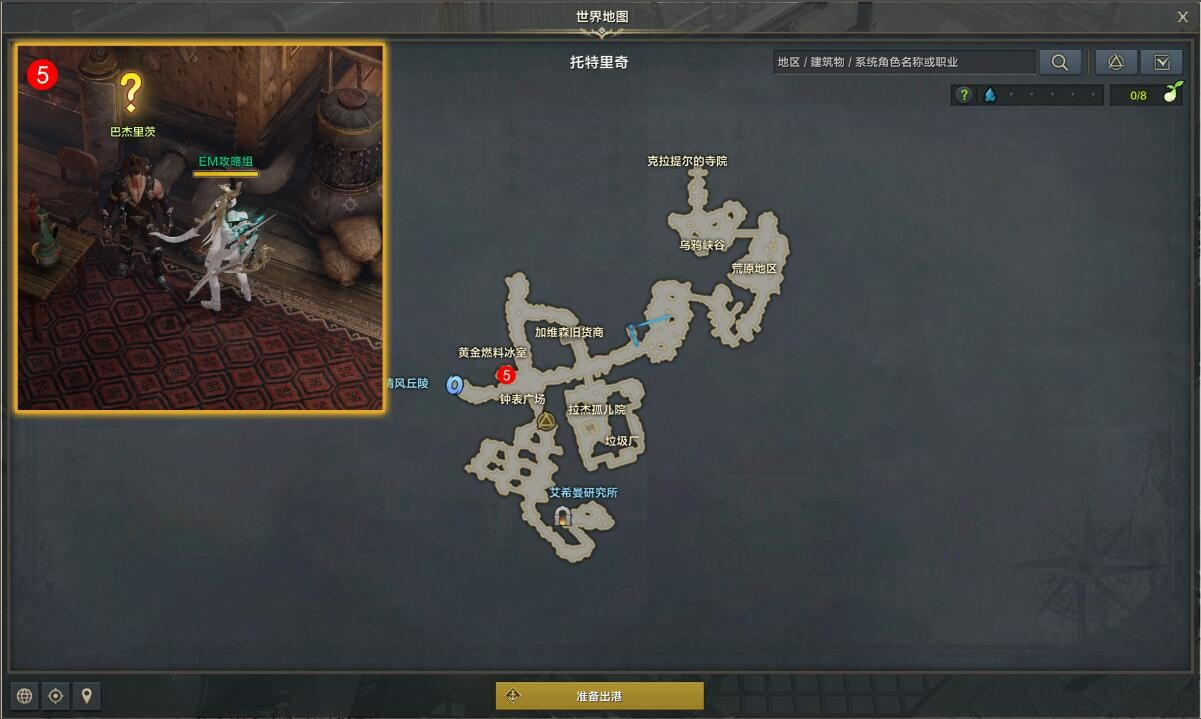Select the Triport triangle marker near 钟表广场
The width and height of the screenshot is (1201, 719).
click(546, 421)
